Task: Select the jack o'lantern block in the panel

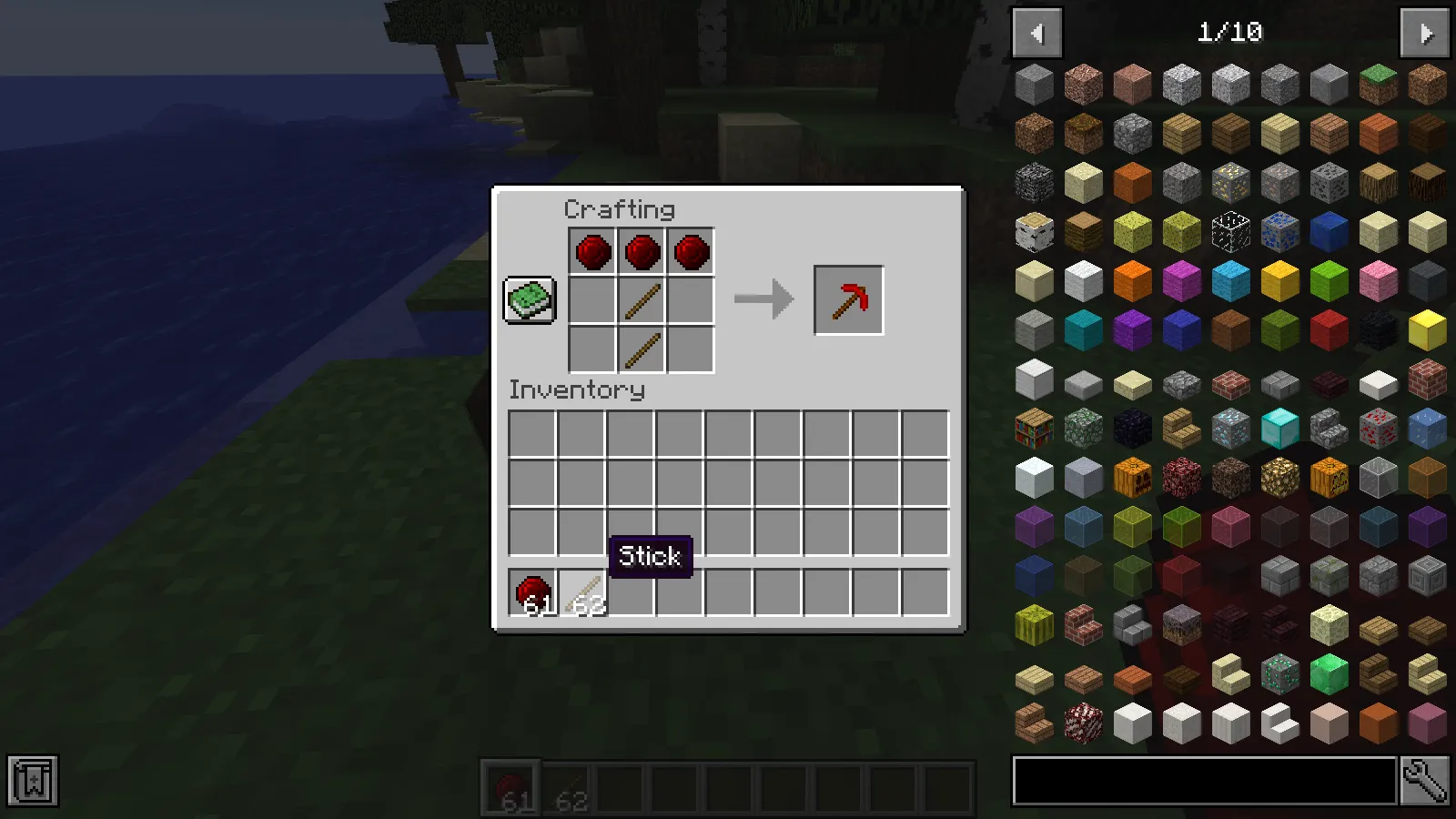Action: pyautogui.click(x=1328, y=478)
